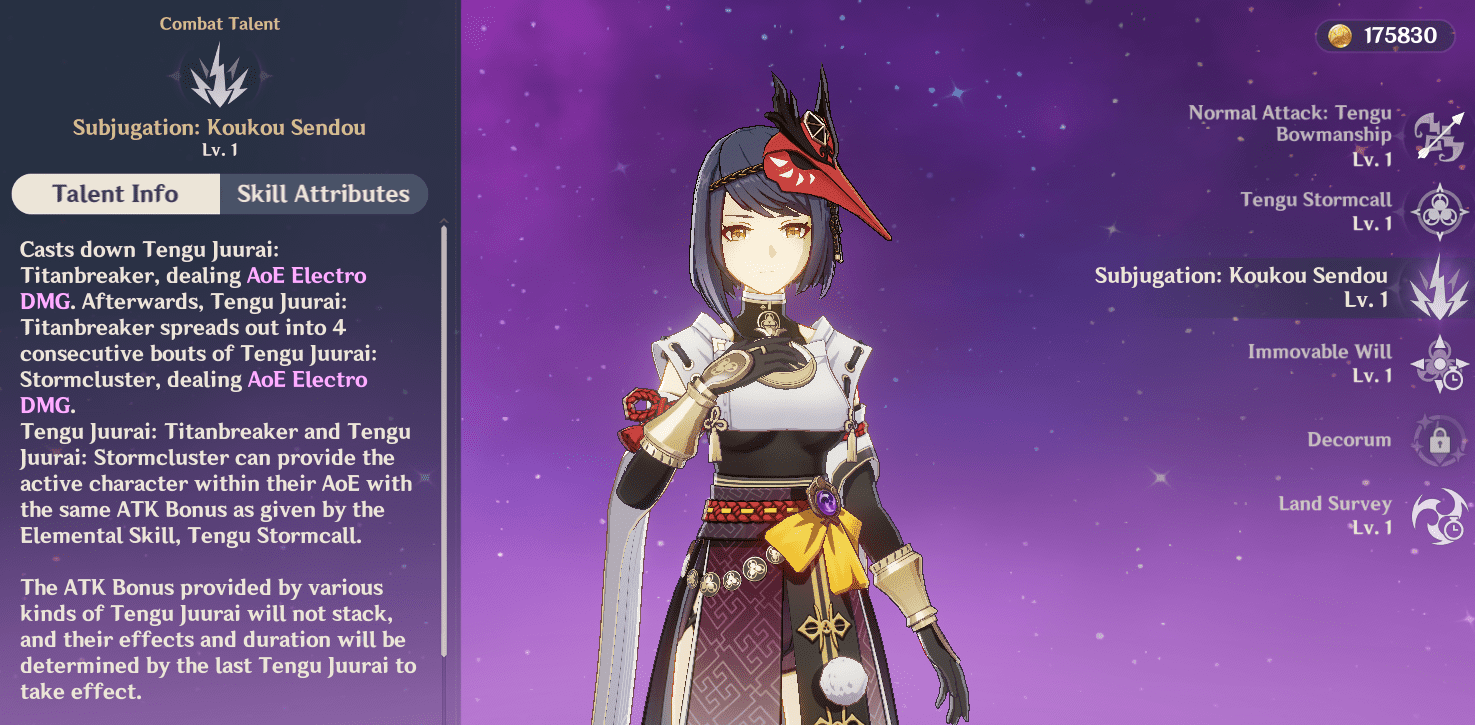Click the Subjugation: Koukou Sendou burst icon
1475x725 pixels.
(x=1438, y=287)
